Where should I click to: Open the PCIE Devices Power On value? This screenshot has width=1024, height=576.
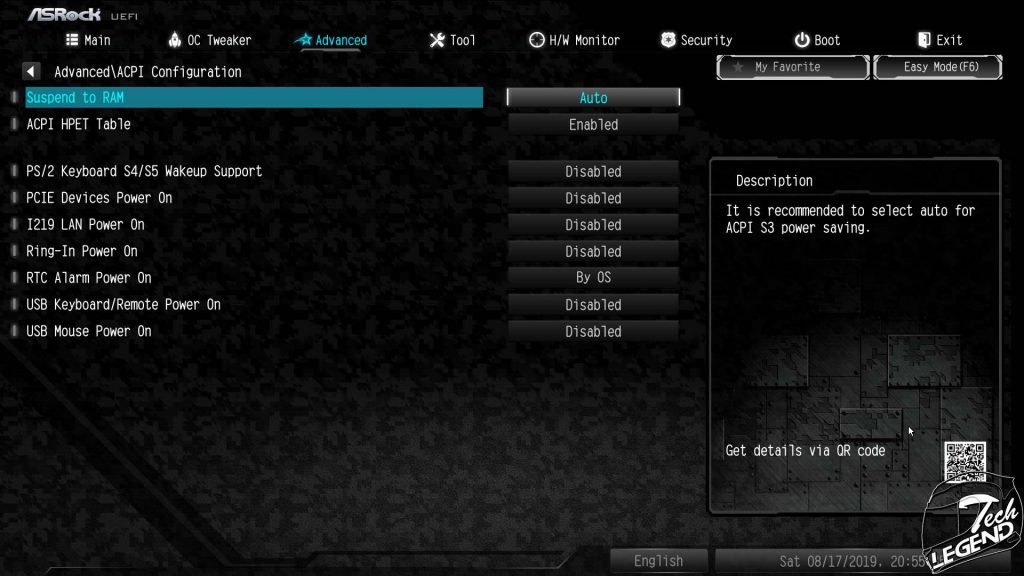click(x=593, y=198)
